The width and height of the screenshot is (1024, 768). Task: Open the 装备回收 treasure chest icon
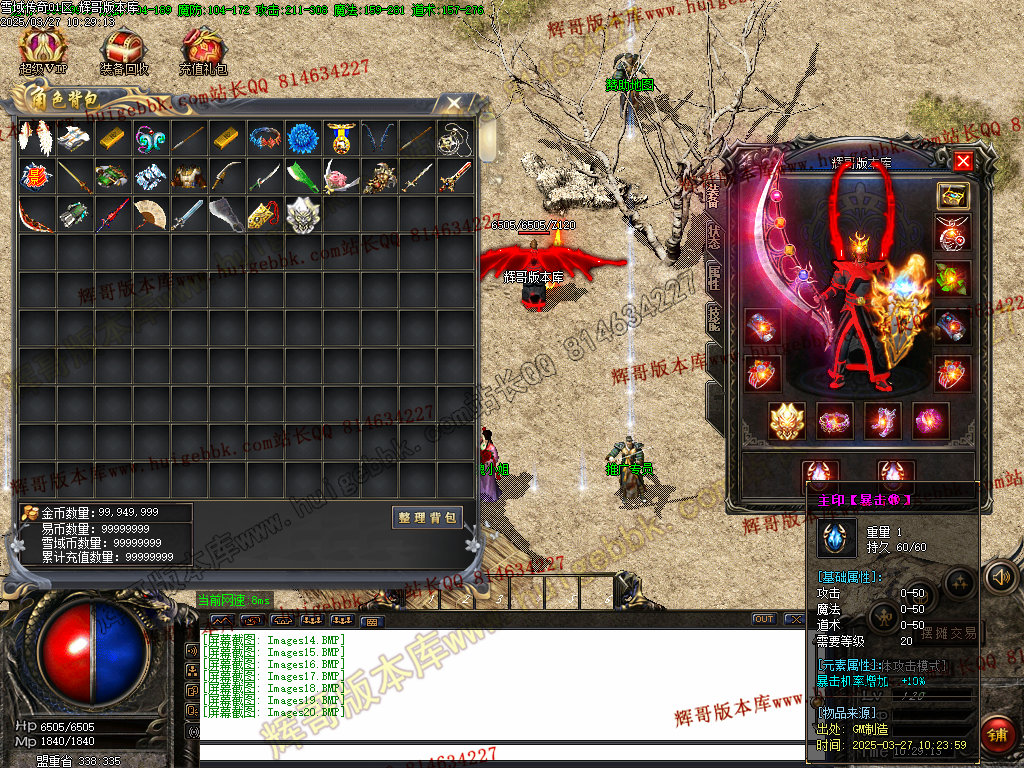[x=124, y=47]
